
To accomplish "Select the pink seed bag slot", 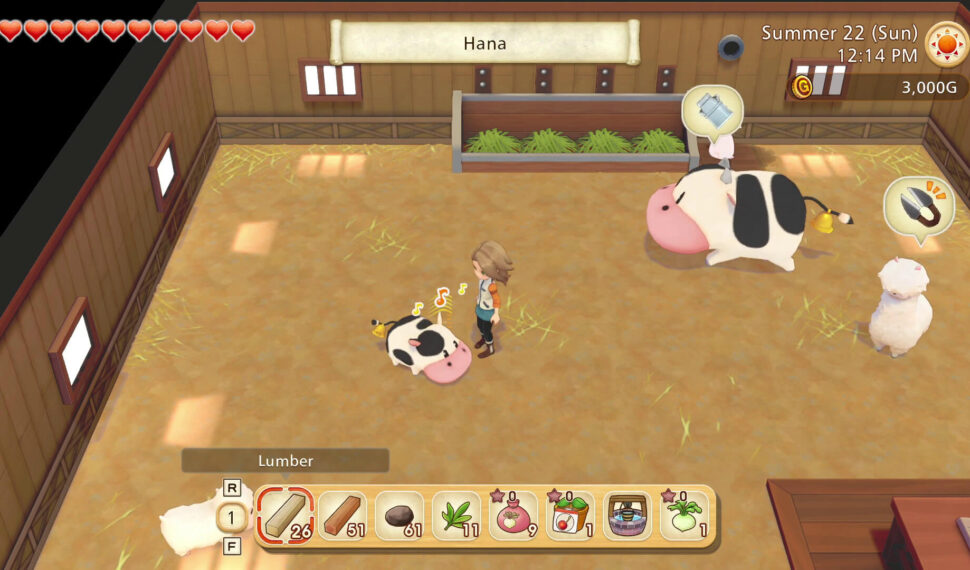I will (513, 516).
